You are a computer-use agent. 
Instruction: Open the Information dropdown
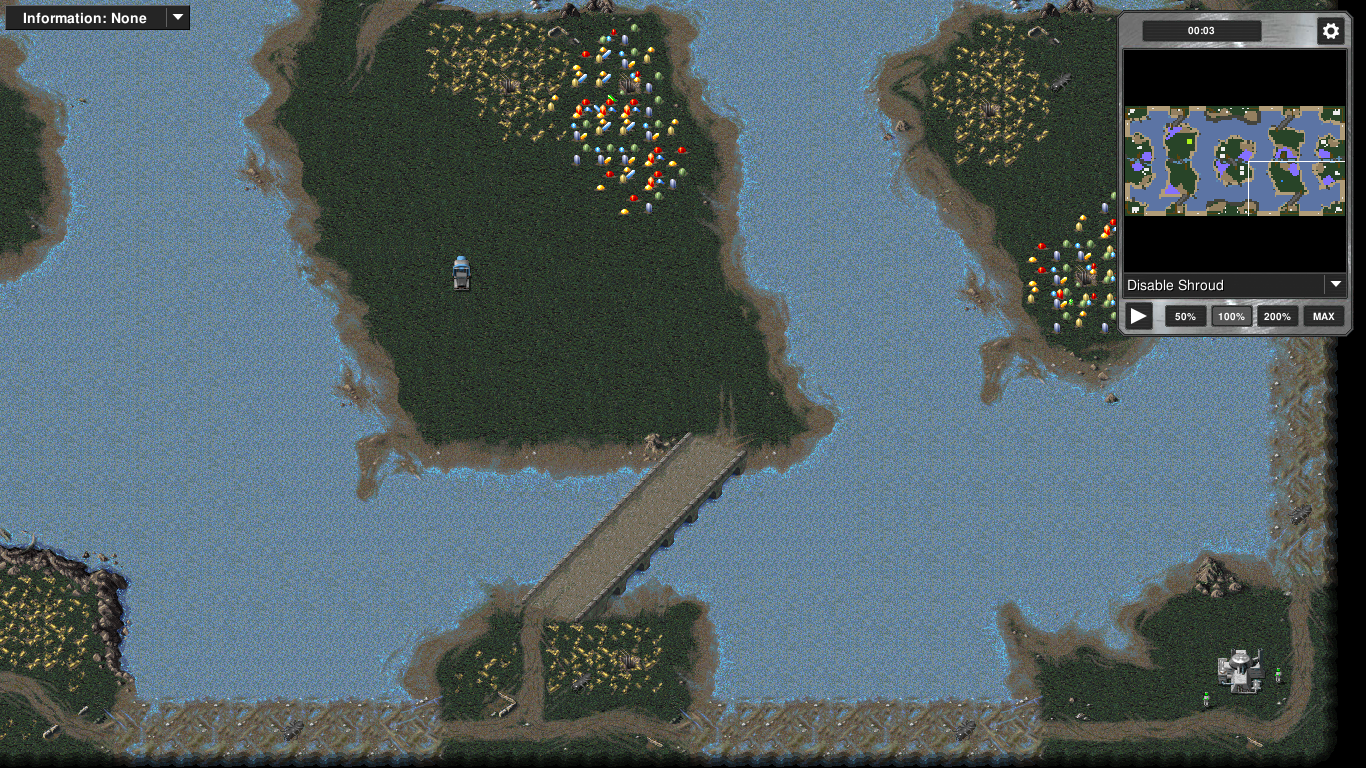point(97,18)
